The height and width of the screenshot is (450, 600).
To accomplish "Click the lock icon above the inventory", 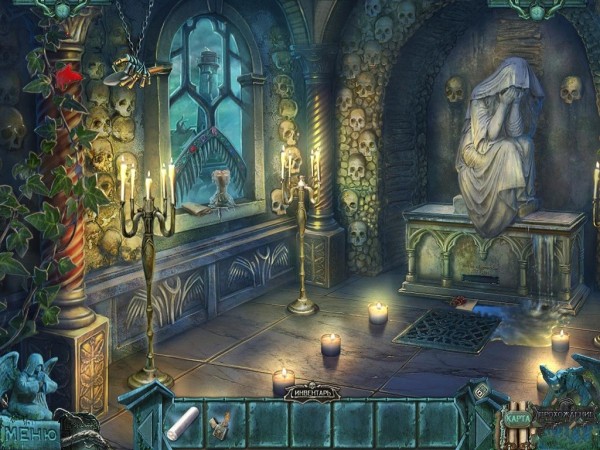I will click(479, 392).
